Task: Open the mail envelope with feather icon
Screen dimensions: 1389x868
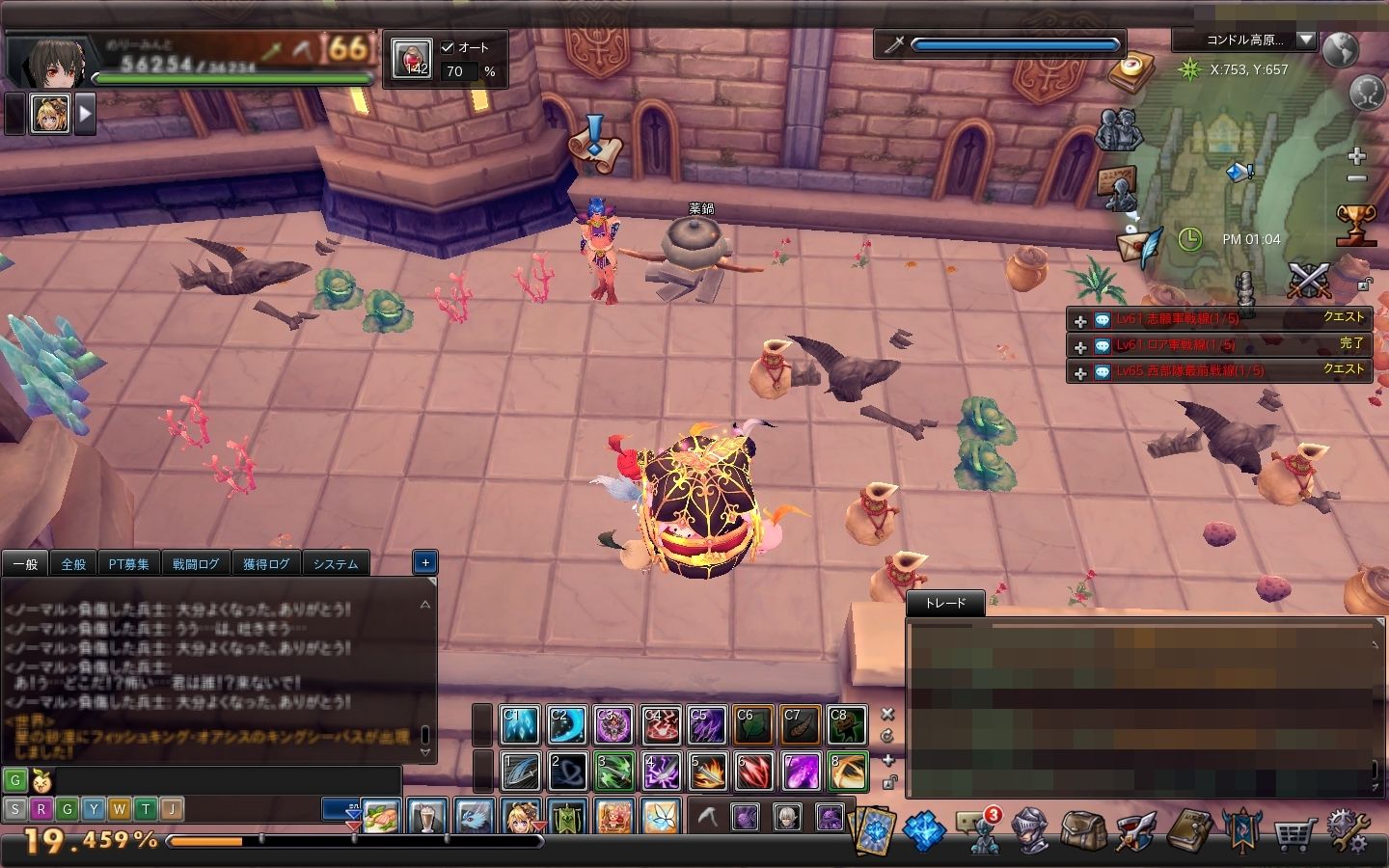Action: 1140,248
